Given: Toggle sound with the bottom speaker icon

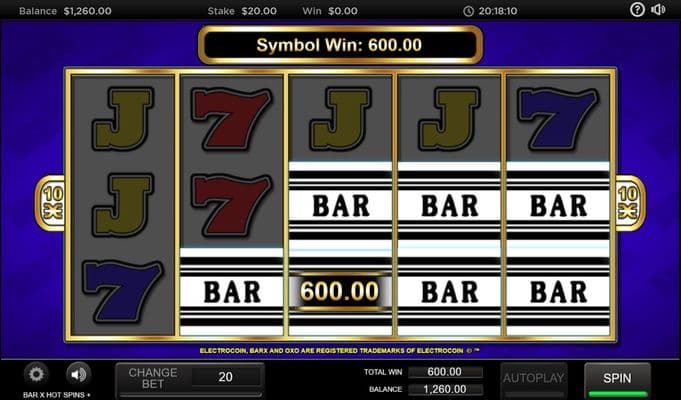Looking at the screenshot, I should pyautogui.click(x=78, y=375).
